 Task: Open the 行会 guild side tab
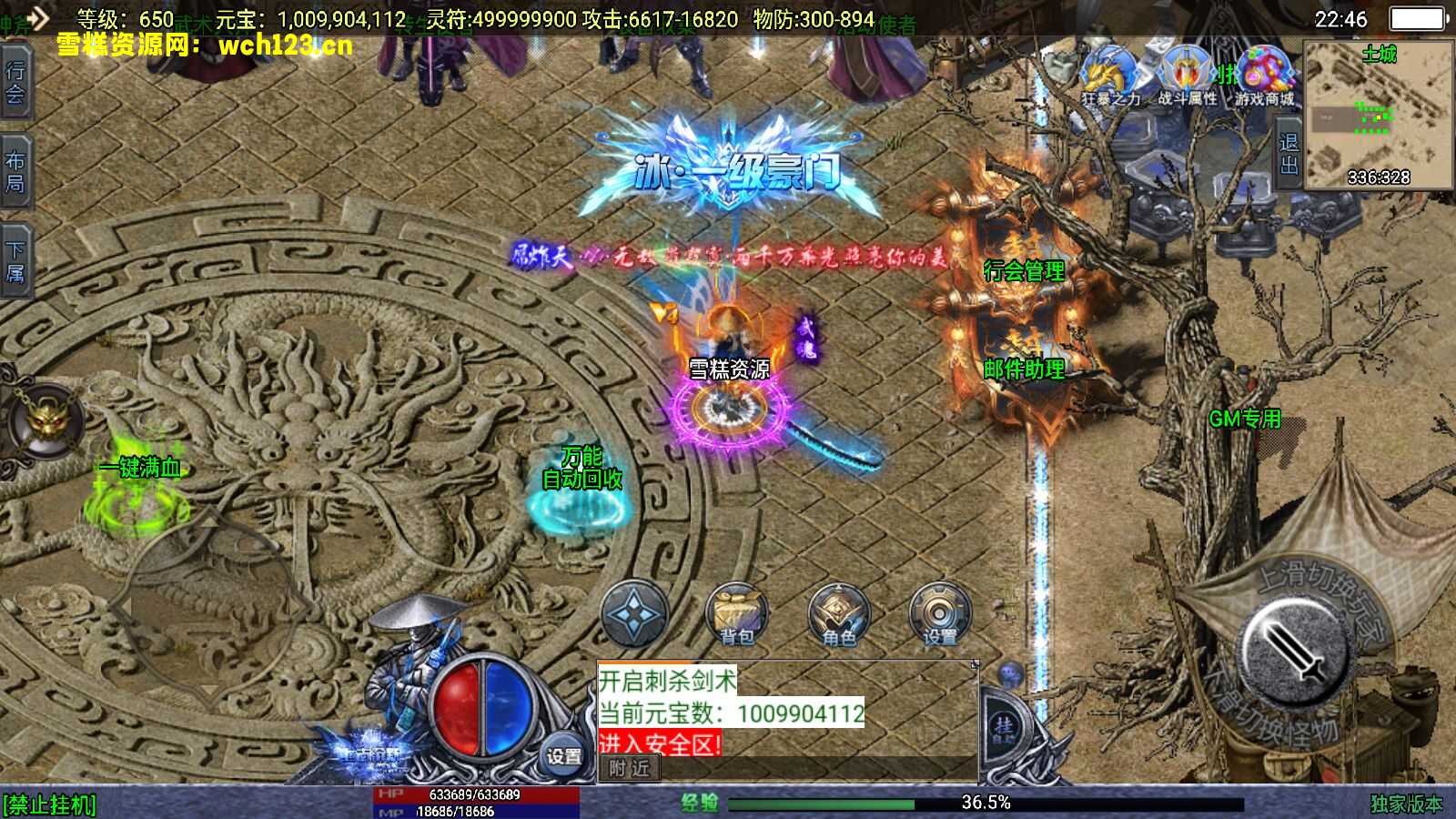coord(15,81)
